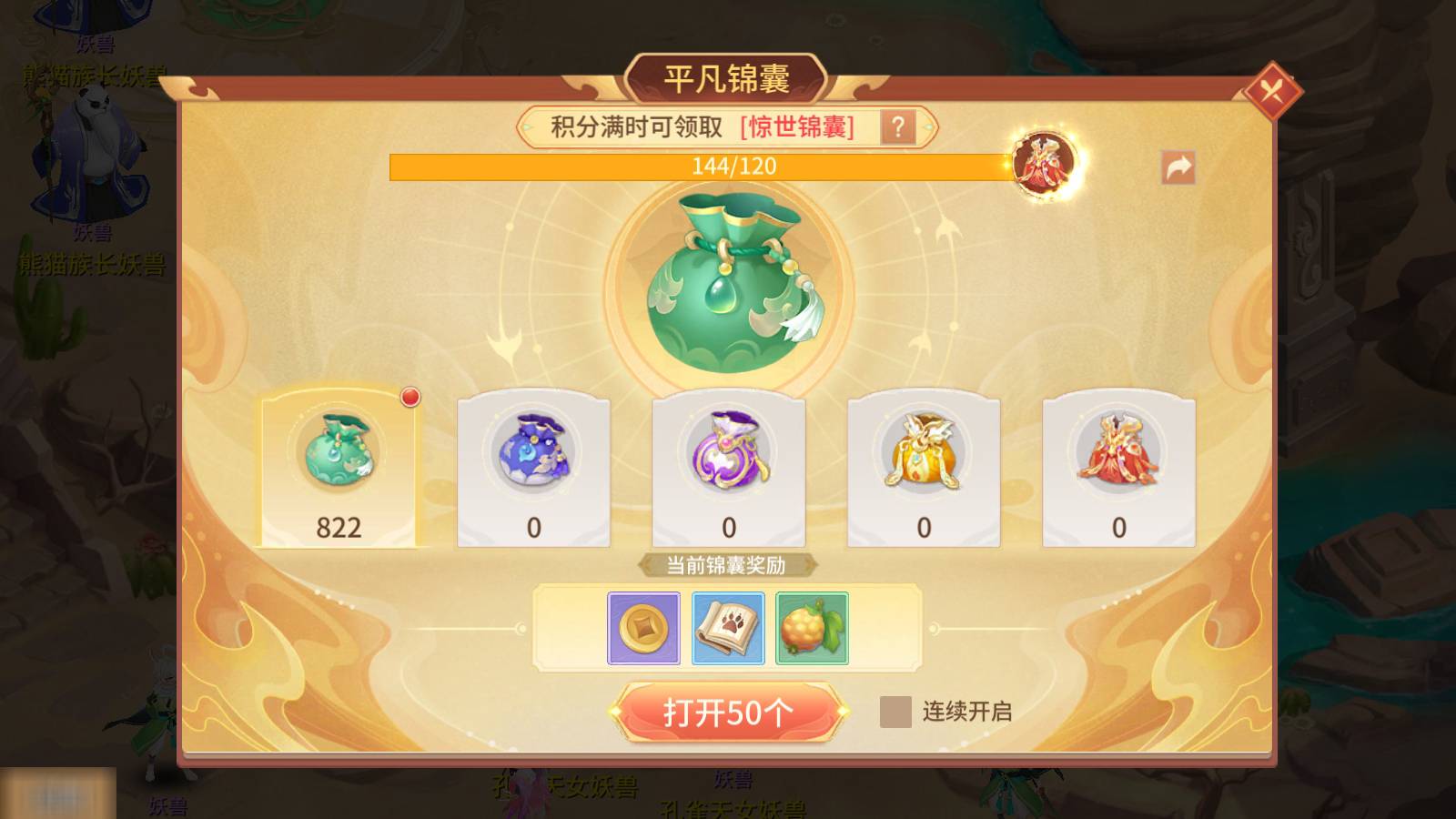Click the orange fruit reward icon
1456x819 pixels.
coord(811,629)
